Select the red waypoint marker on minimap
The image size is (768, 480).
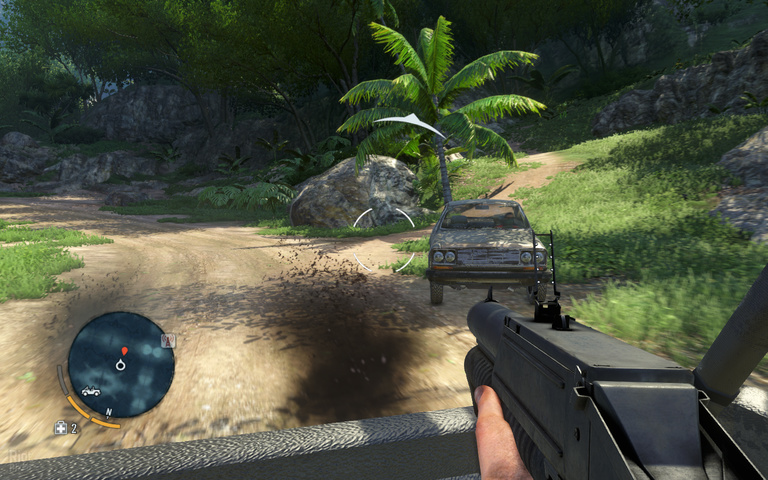124,351
